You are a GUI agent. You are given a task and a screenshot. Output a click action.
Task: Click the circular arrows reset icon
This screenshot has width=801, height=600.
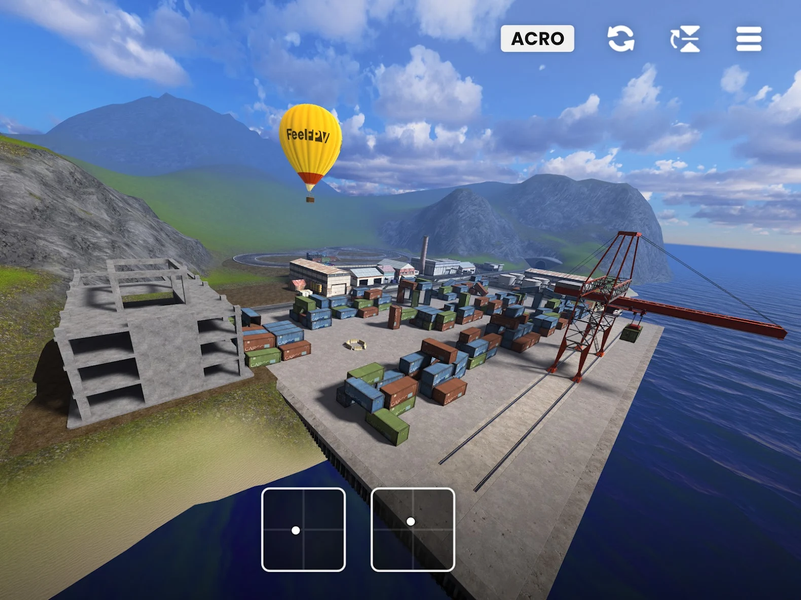[621, 39]
